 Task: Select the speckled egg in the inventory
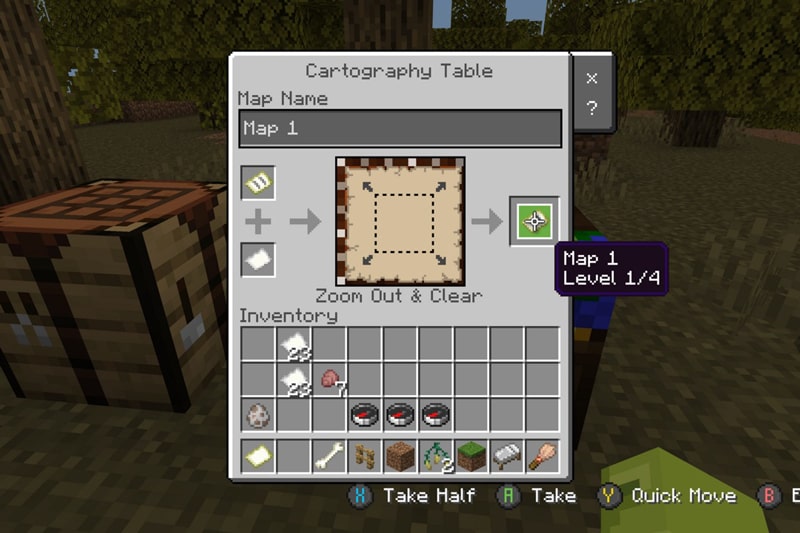click(258, 415)
